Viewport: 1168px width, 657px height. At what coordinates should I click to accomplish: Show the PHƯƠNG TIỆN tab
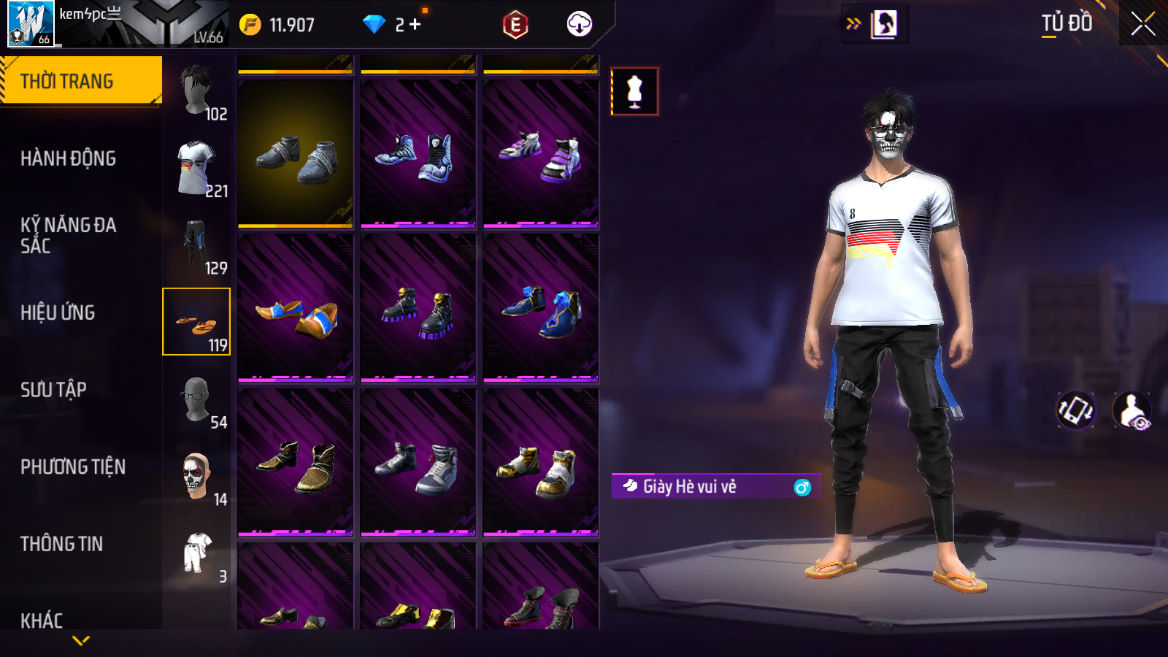point(73,466)
